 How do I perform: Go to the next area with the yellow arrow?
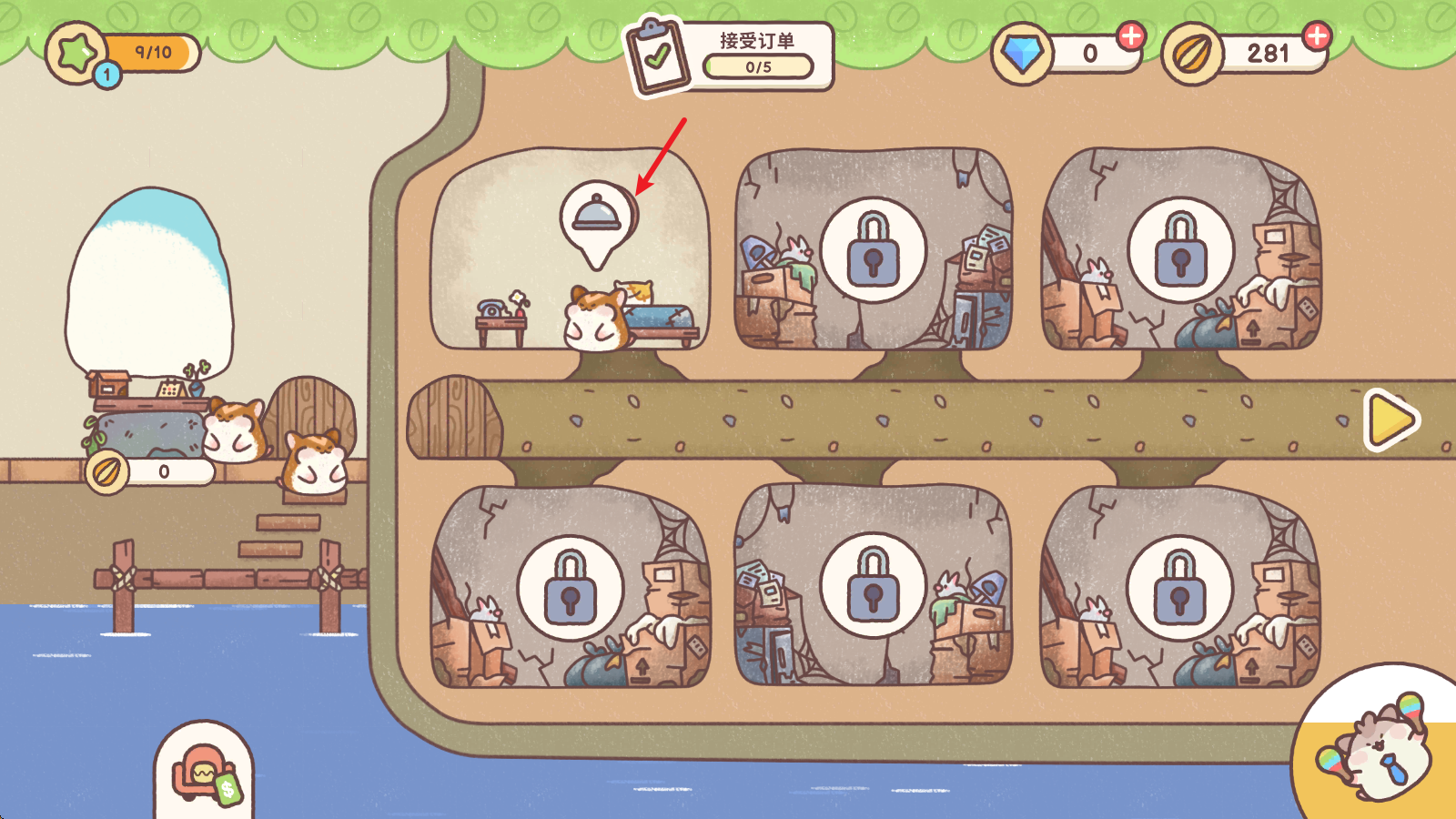[1390, 420]
